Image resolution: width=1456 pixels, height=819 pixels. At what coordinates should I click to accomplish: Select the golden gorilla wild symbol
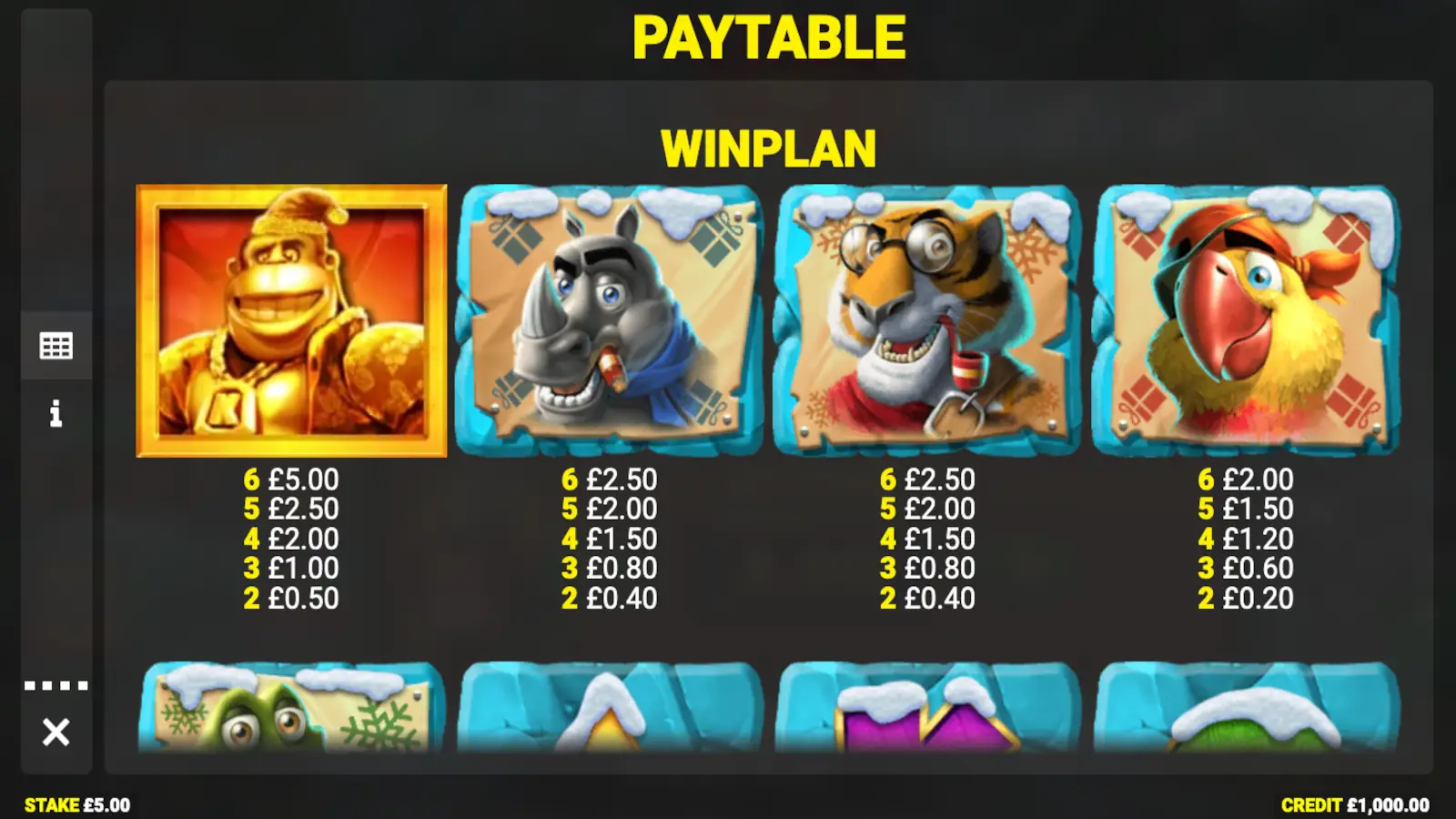(x=291, y=318)
